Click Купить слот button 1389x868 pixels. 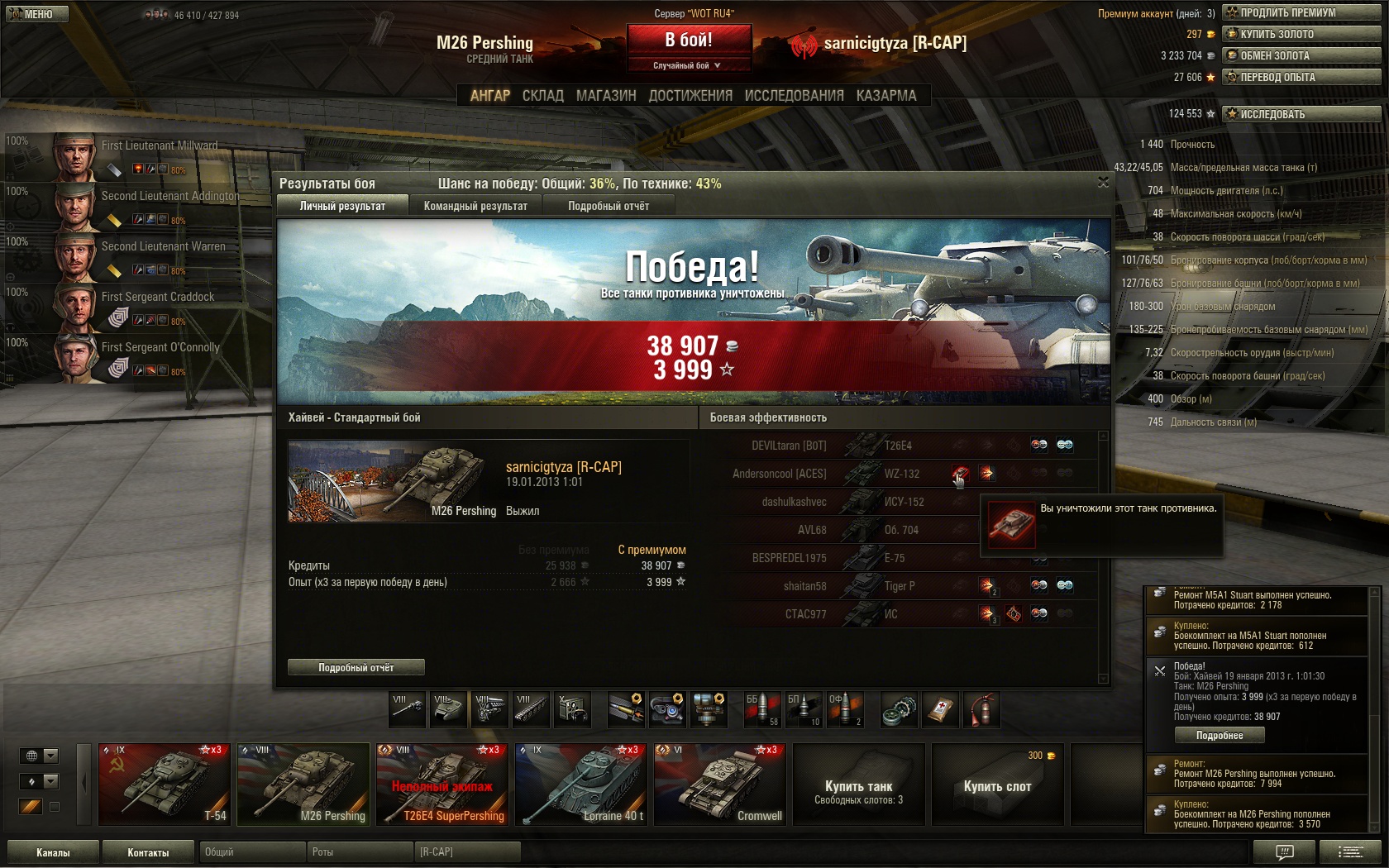997,785
